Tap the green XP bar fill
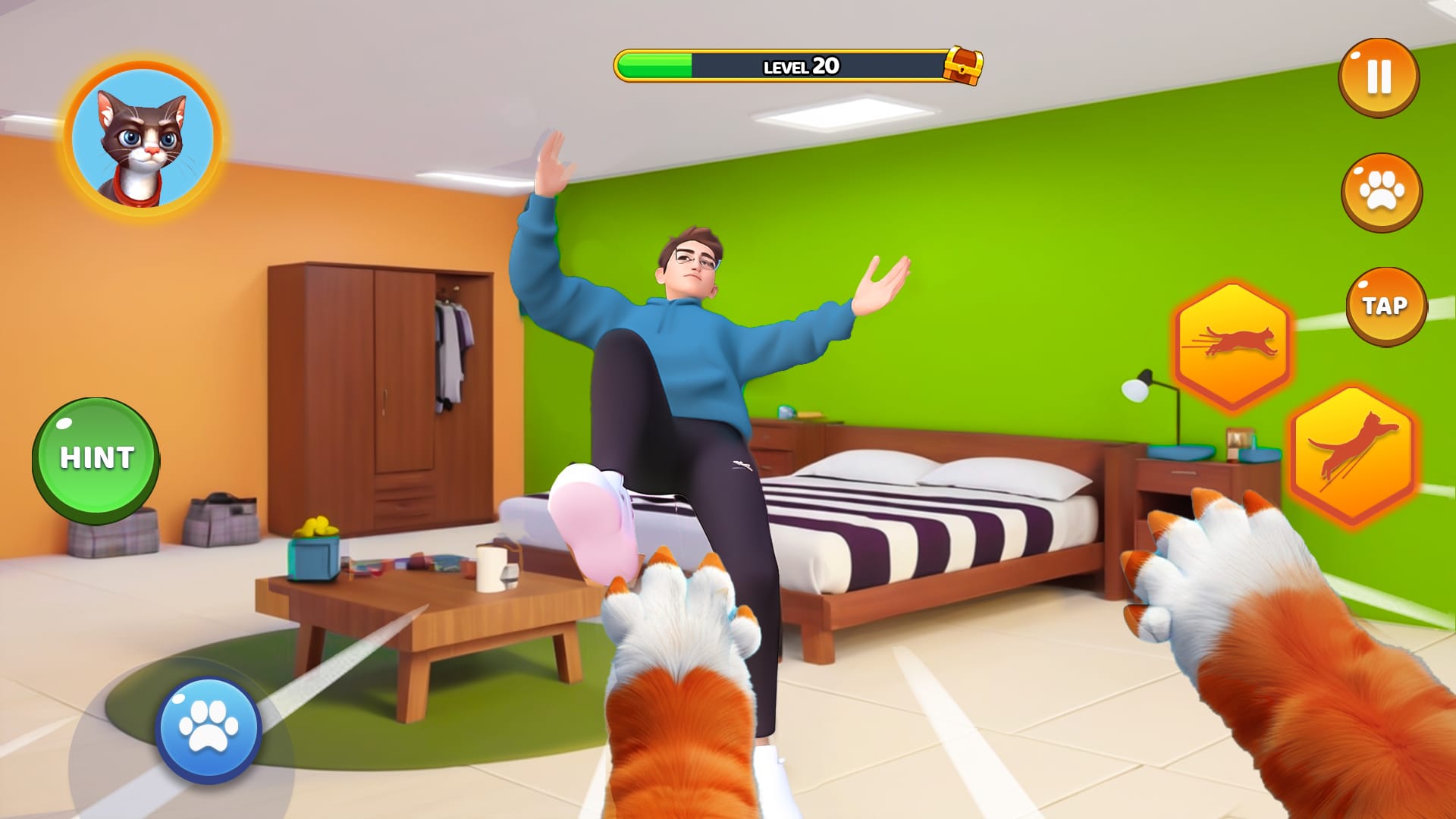Screen dimensions: 1456x819 coord(656,64)
